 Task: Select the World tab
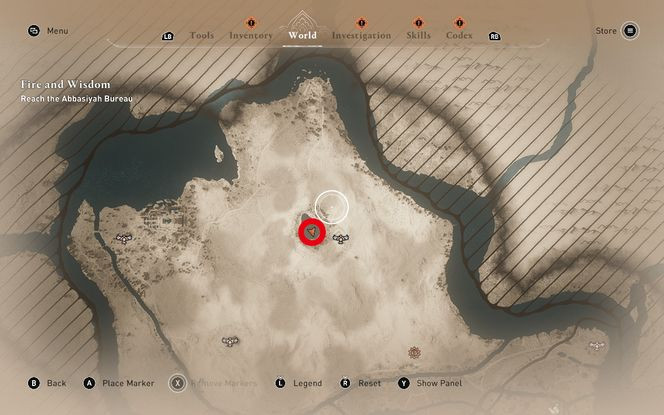click(302, 35)
